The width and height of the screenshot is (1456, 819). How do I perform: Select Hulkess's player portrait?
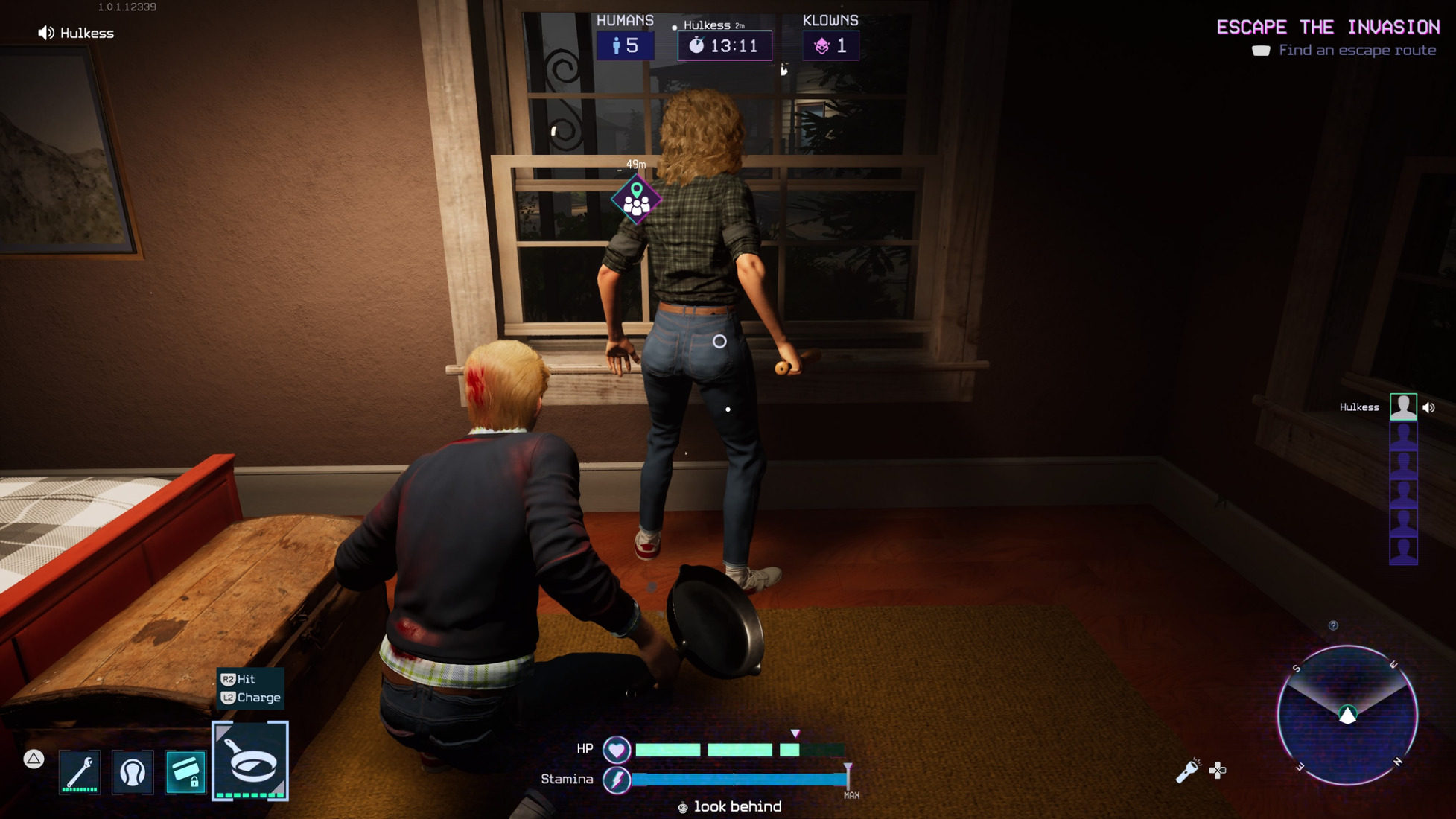[x=1403, y=407]
